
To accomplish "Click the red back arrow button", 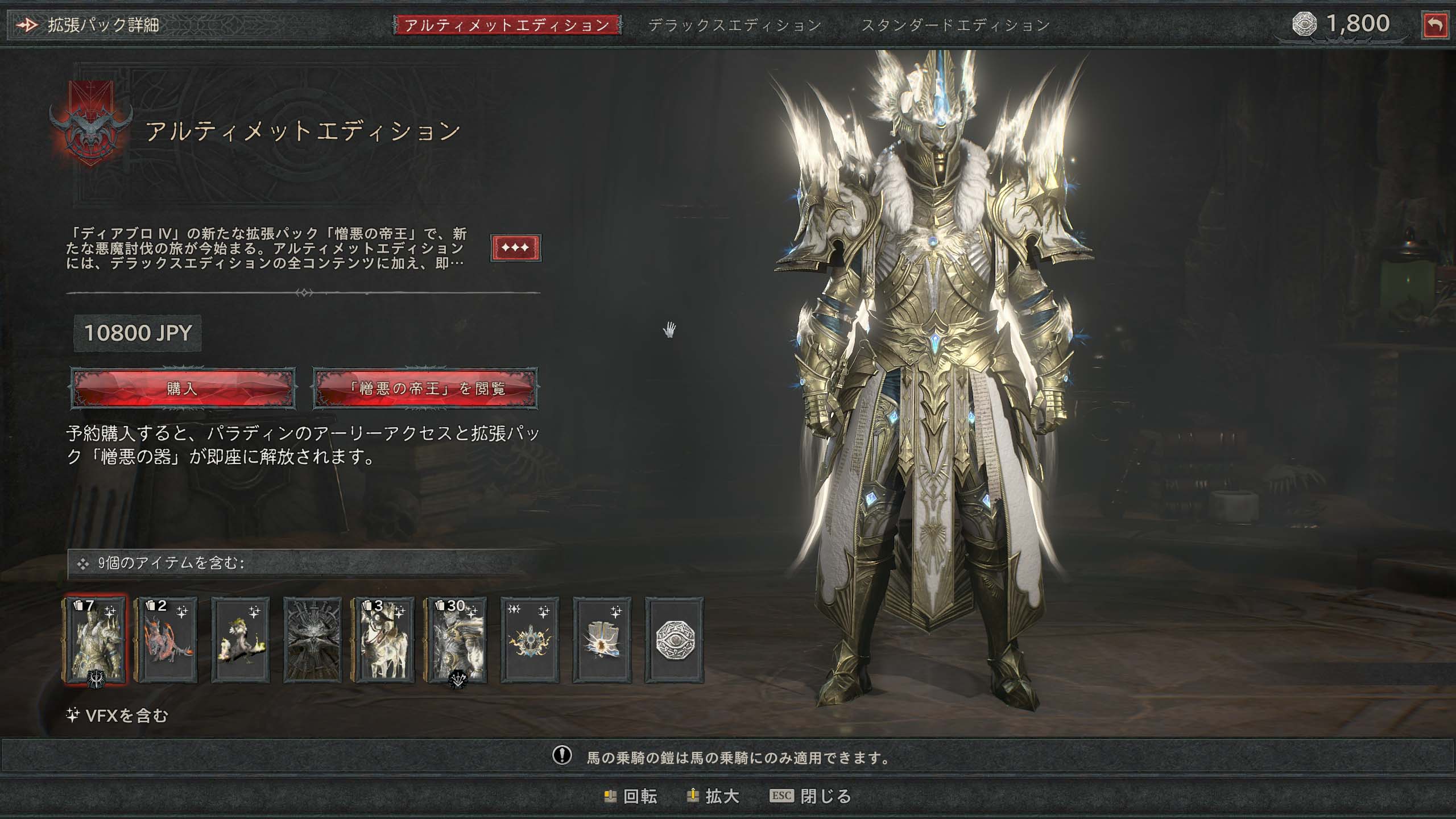I will click(1434, 26).
